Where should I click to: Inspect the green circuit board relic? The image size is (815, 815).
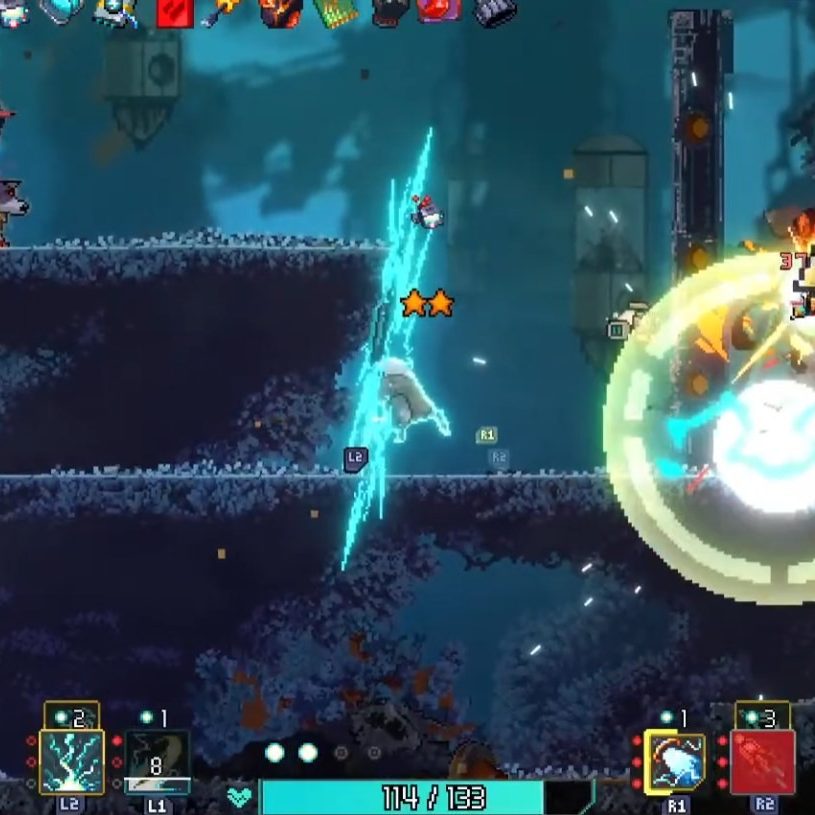click(x=335, y=12)
